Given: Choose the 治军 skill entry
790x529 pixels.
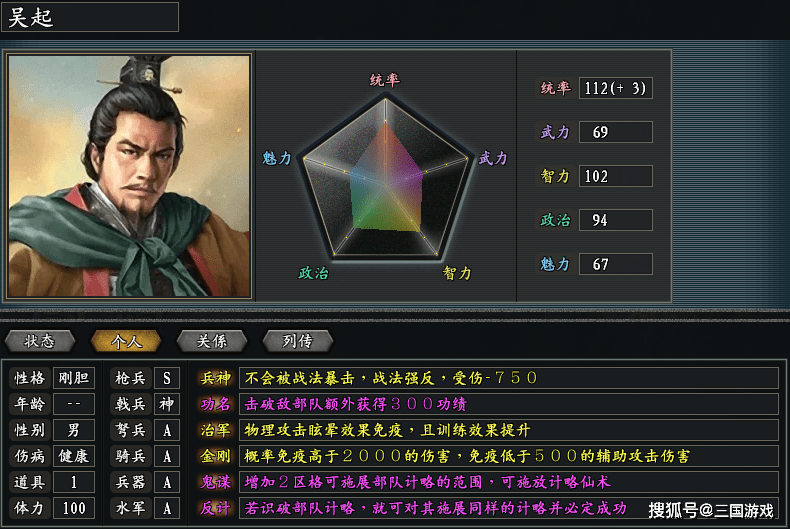Looking at the screenshot, I should tap(216, 430).
